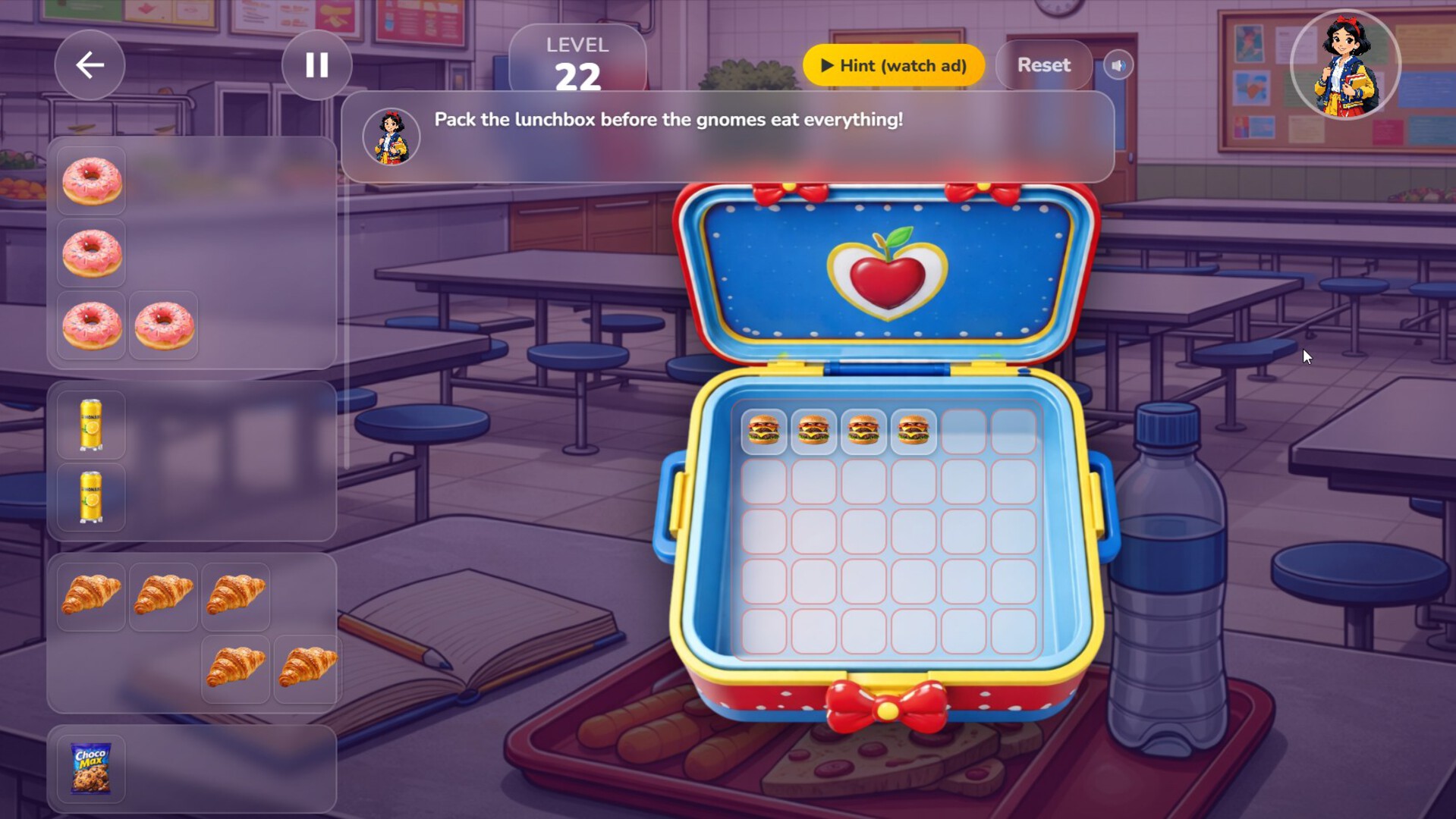Hit the Reset button to restart the level
Screen dimensions: 1456x819
(1043, 65)
